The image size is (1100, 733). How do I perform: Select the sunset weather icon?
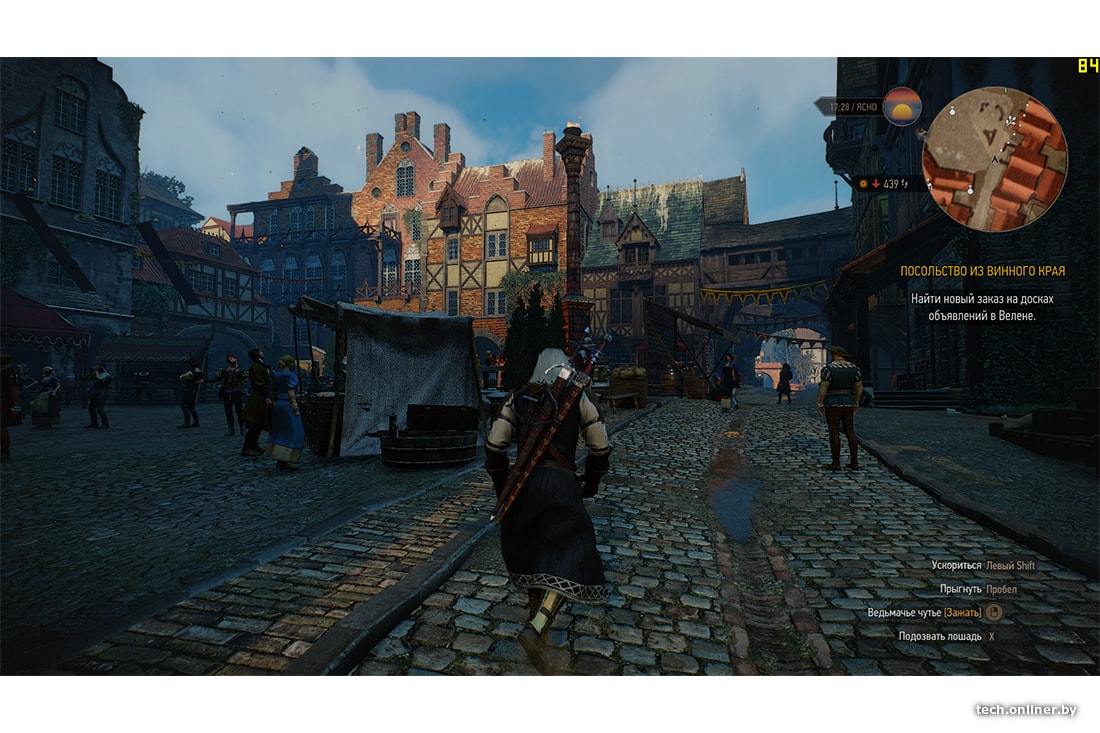pos(902,105)
